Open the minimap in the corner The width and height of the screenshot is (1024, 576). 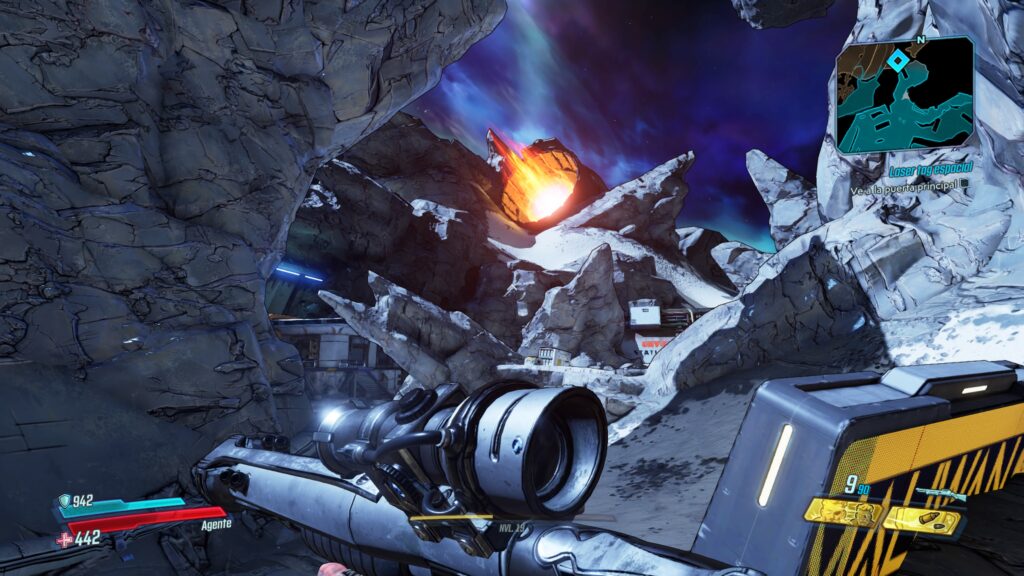pyautogui.click(x=905, y=96)
